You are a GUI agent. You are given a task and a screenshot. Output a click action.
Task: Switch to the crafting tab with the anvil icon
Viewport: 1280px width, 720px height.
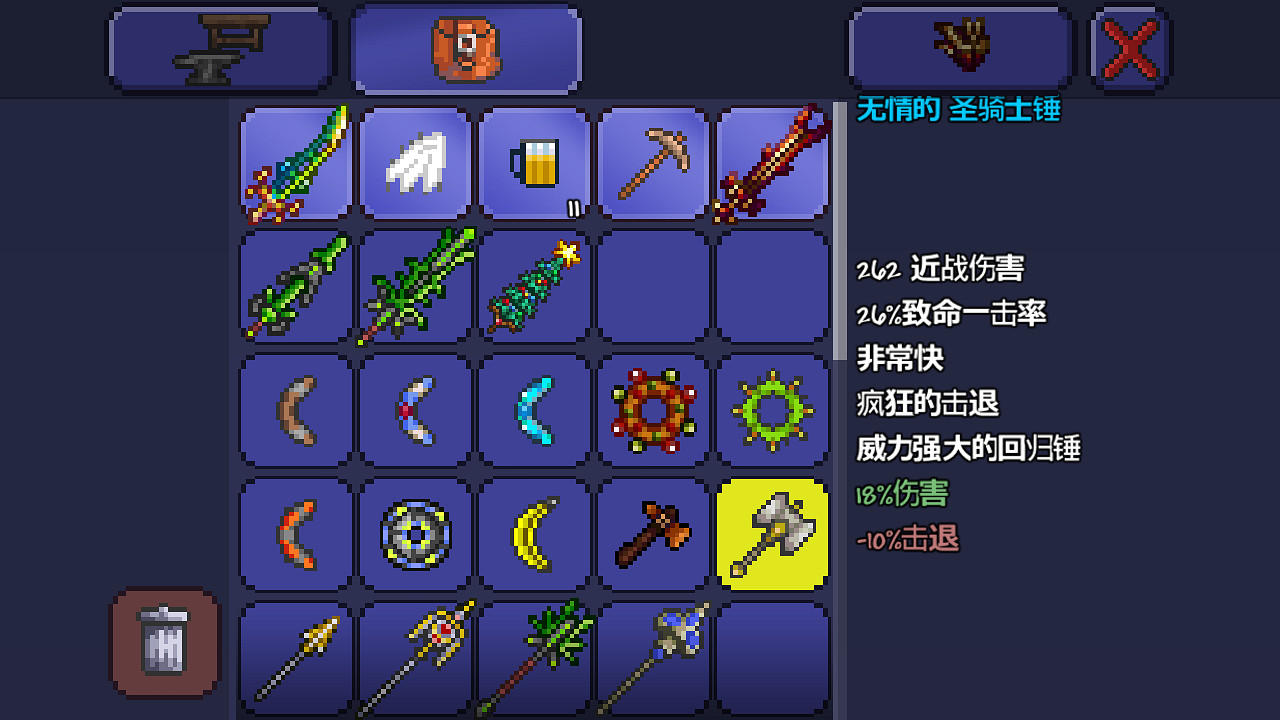pos(220,47)
